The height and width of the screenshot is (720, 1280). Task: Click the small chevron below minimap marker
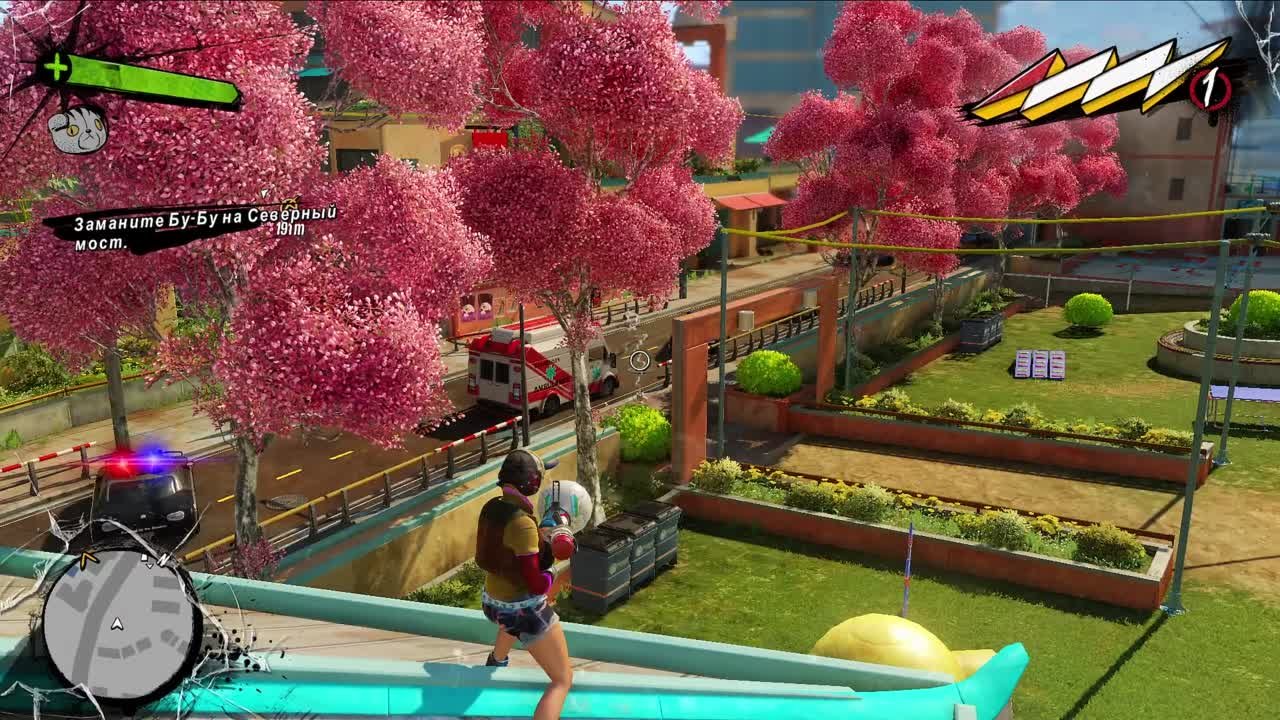click(x=149, y=566)
